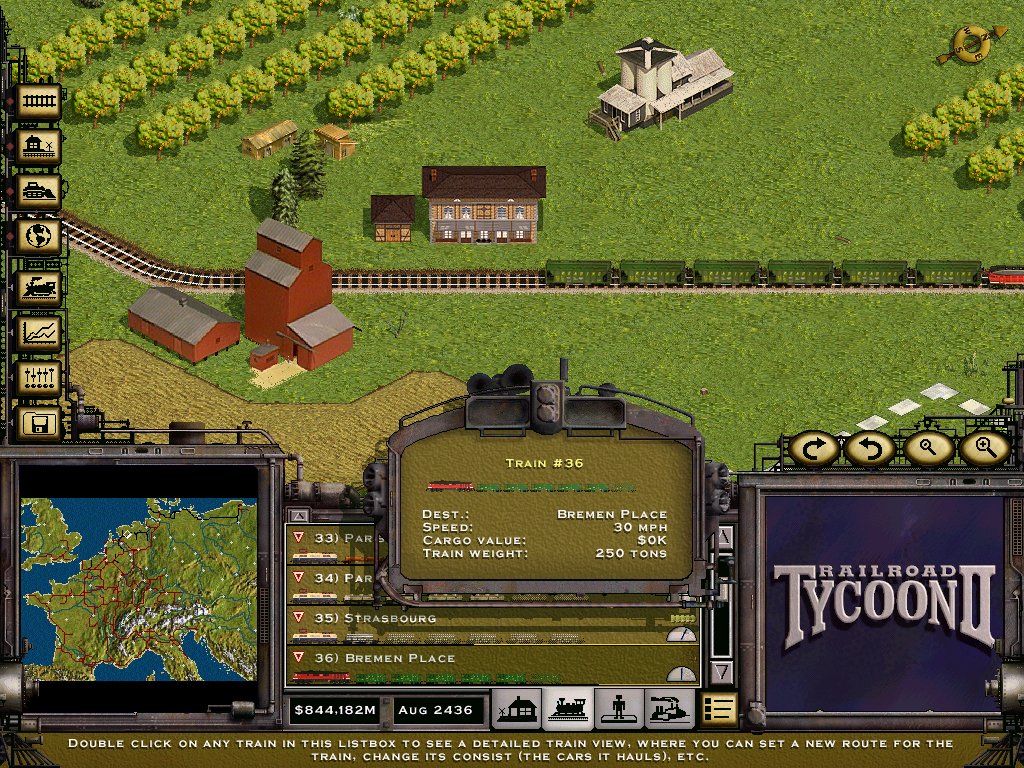Switch to the player list tab
This screenshot has height=768, width=1024.
[x=618, y=709]
